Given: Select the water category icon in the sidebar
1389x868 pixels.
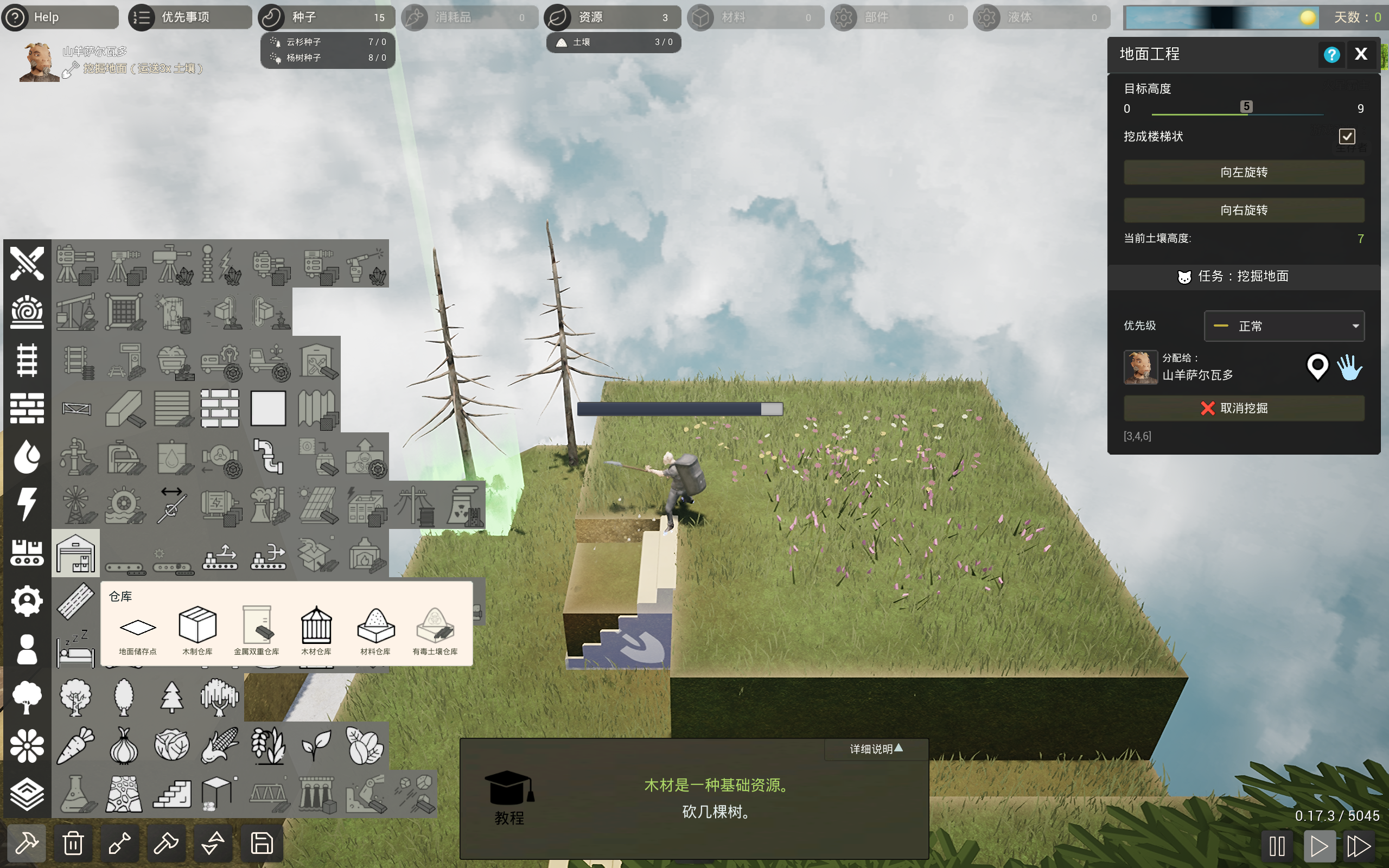Looking at the screenshot, I should (27, 456).
